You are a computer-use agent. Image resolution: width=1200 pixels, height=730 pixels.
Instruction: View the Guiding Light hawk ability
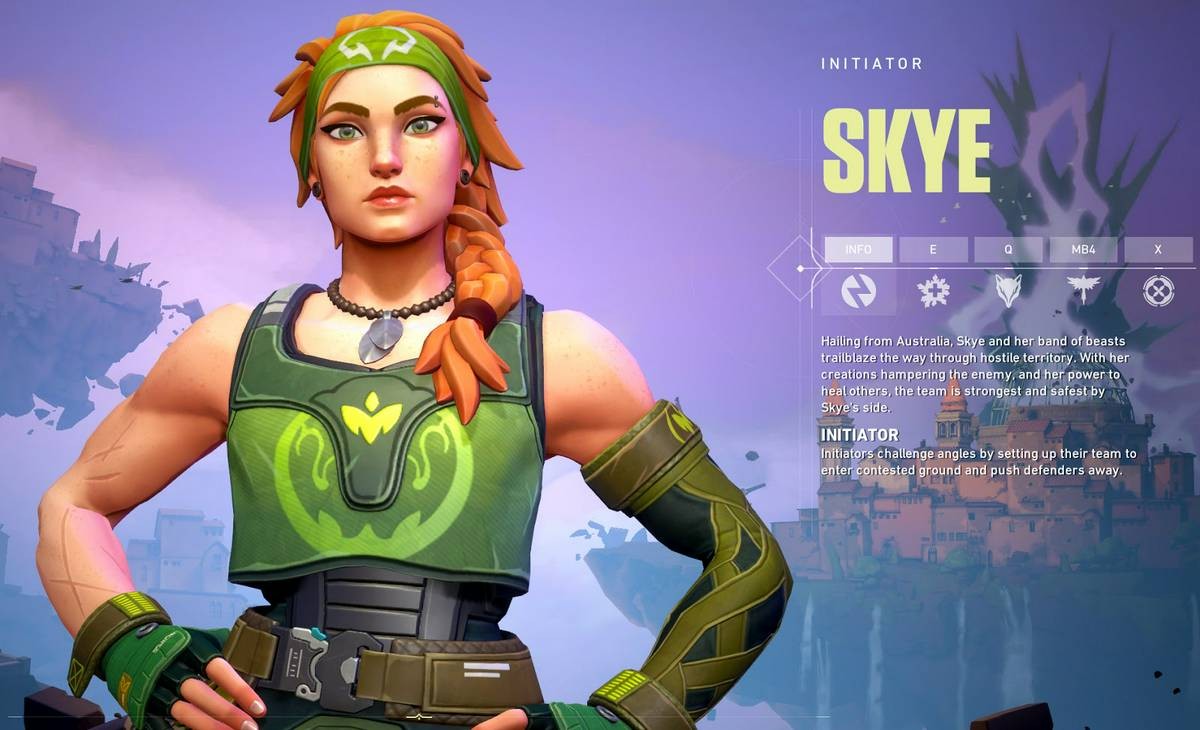coord(1083,291)
